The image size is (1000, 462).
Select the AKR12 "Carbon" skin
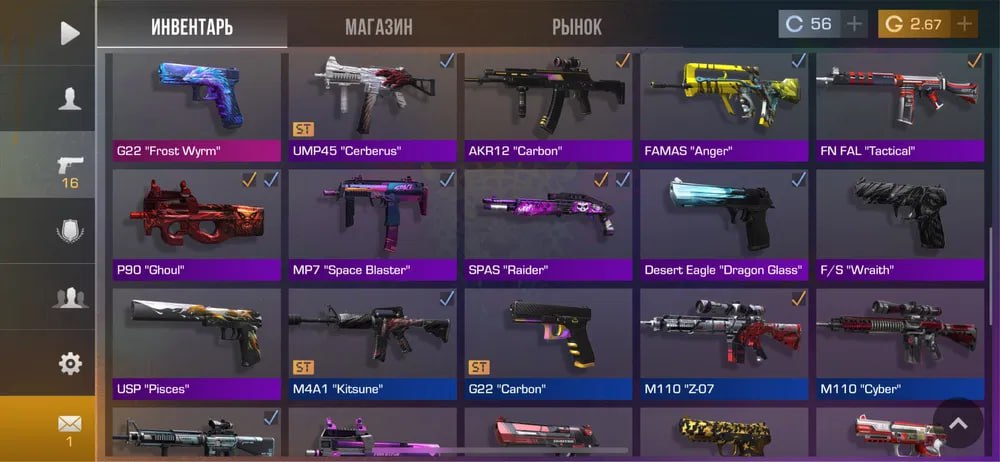[x=549, y=107]
